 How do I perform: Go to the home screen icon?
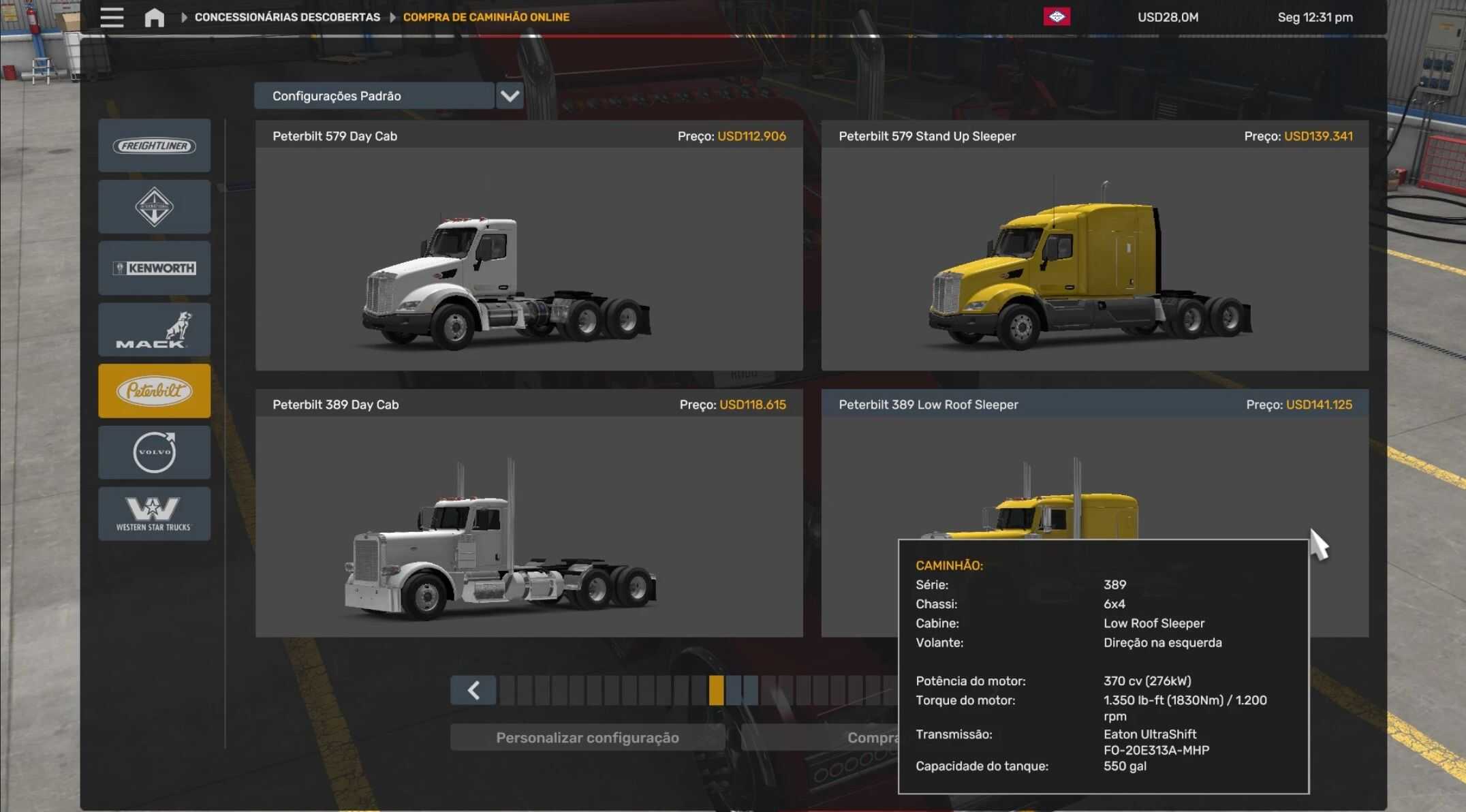click(155, 17)
